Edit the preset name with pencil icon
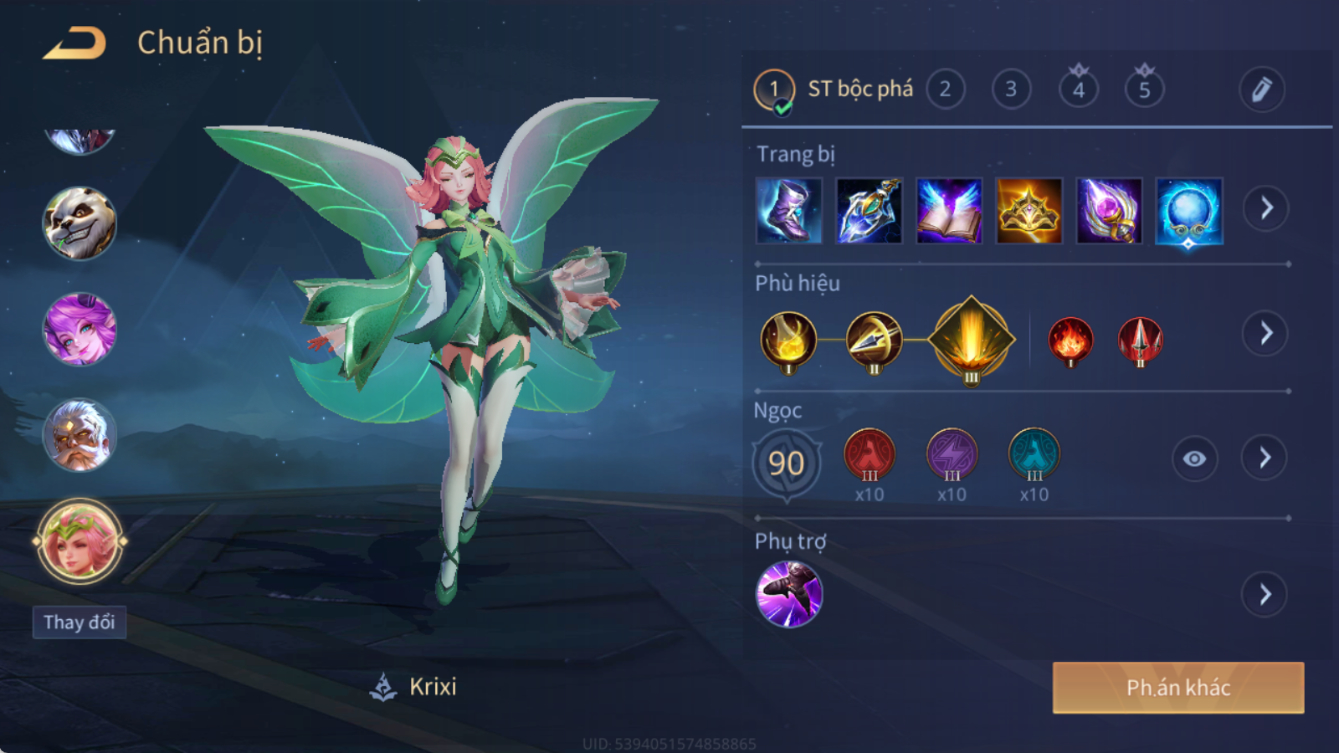This screenshot has width=1339, height=753. 1261,90
